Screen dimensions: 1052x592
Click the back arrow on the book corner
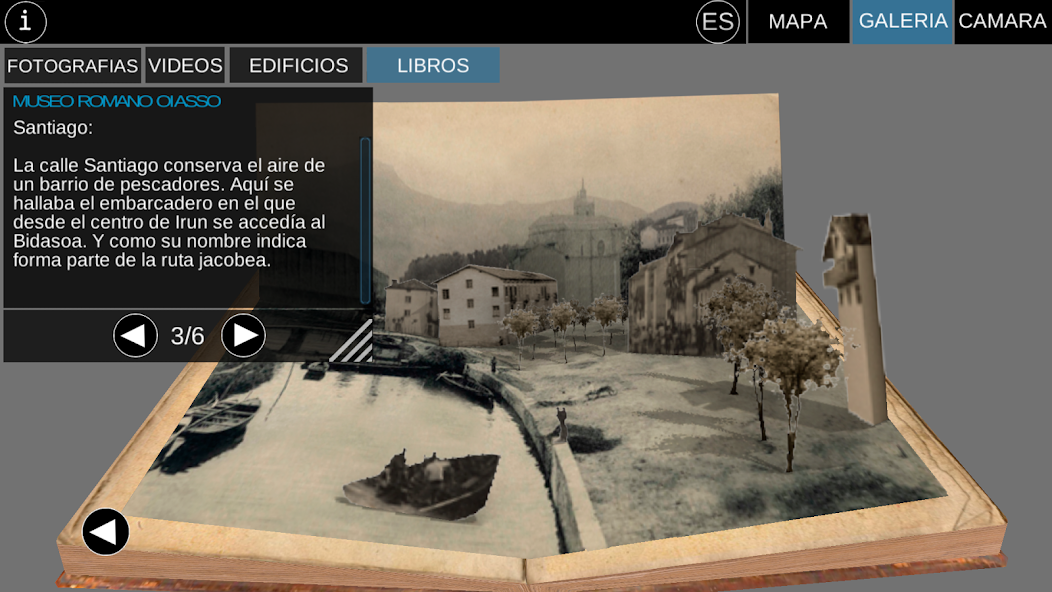[106, 532]
